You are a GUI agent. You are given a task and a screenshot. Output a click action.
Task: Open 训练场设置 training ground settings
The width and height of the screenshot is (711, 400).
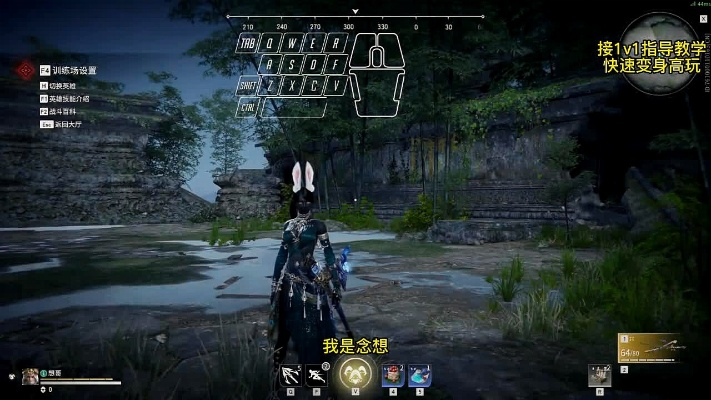(x=74, y=70)
